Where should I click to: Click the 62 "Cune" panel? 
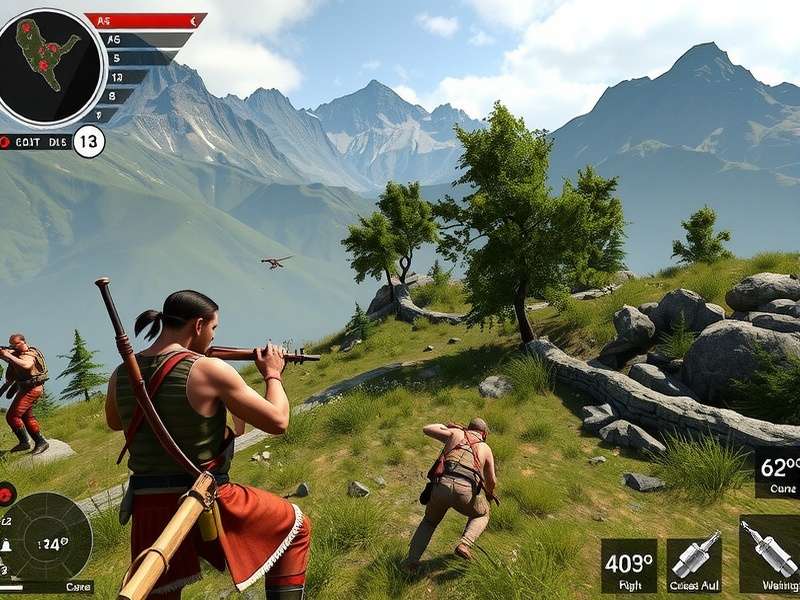pyautogui.click(x=777, y=472)
